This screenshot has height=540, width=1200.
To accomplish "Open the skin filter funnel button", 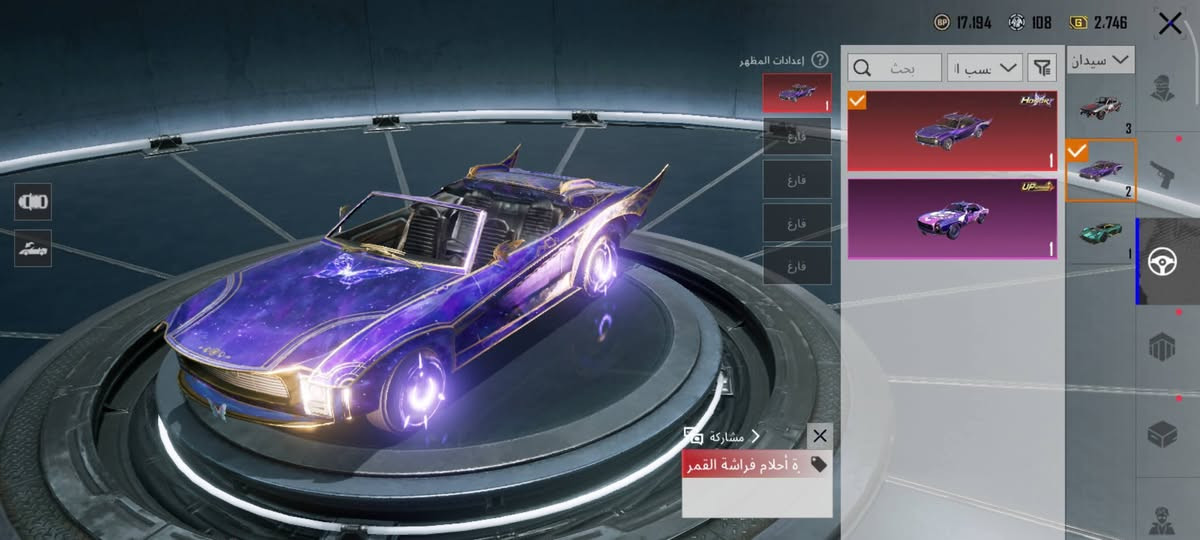I will 1042,68.
